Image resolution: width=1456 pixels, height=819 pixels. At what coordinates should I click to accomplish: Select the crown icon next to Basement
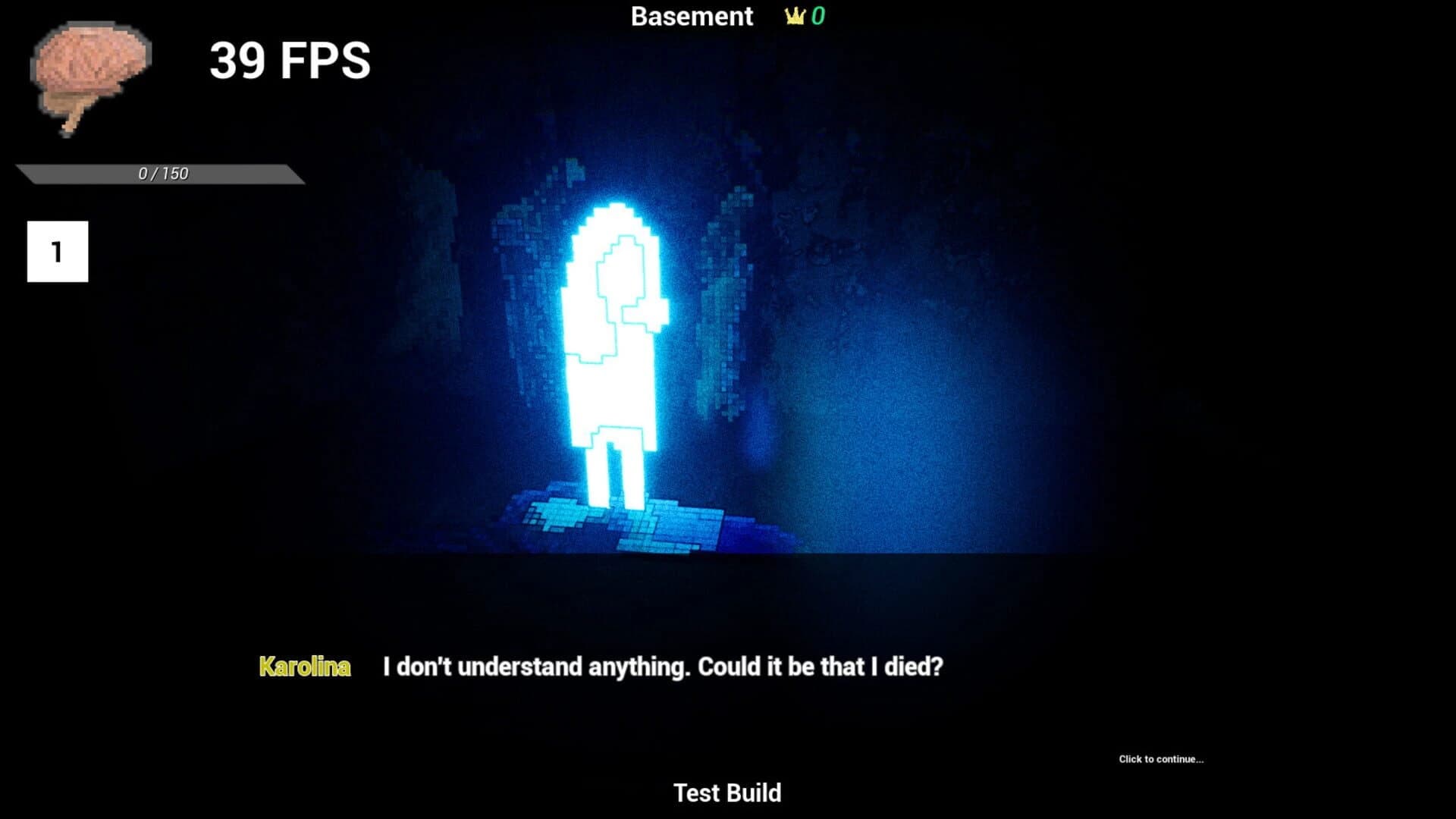792,16
